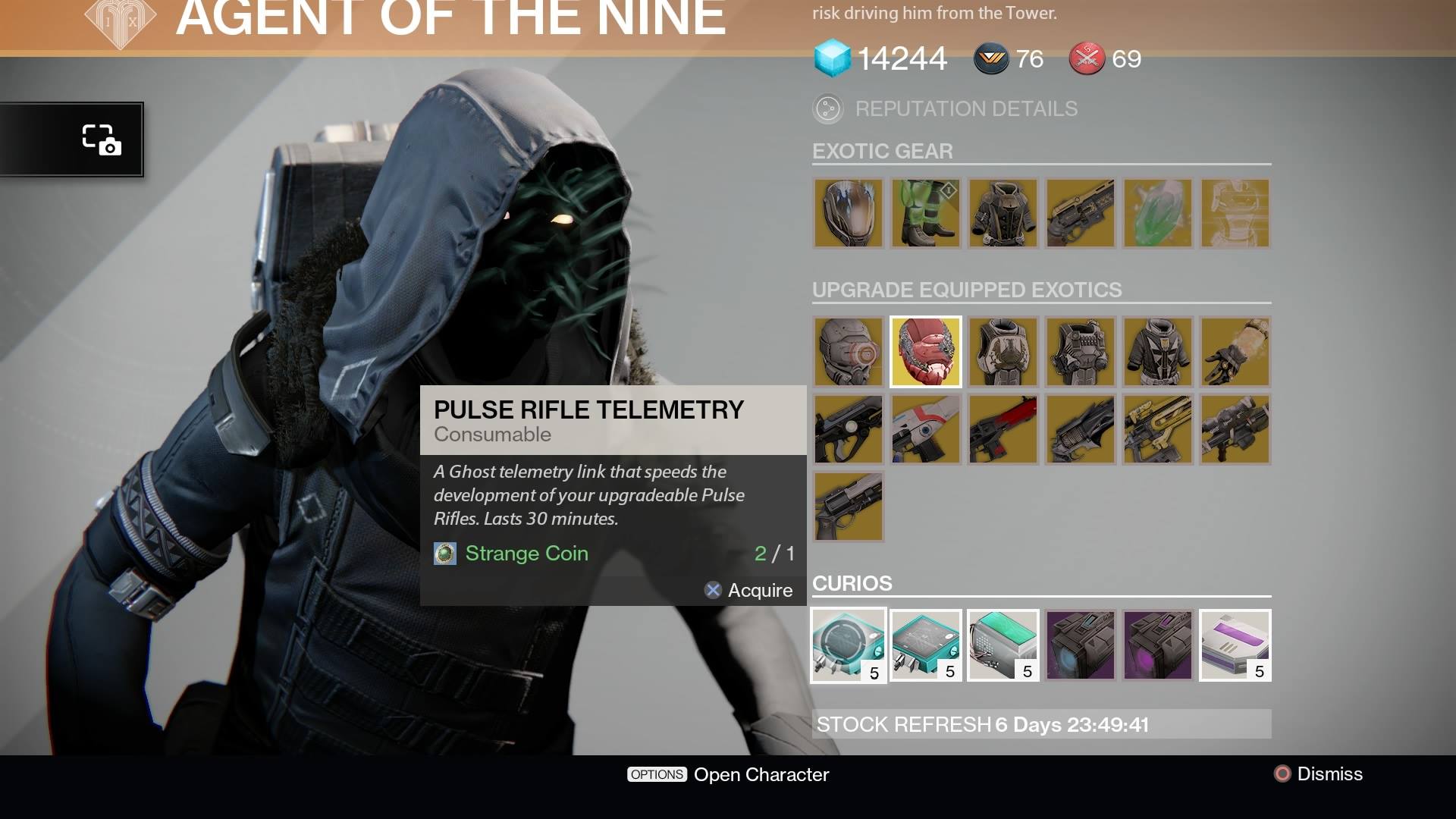Click the Stock Refresh countdown bar
The height and width of the screenshot is (819, 1456).
(1041, 725)
